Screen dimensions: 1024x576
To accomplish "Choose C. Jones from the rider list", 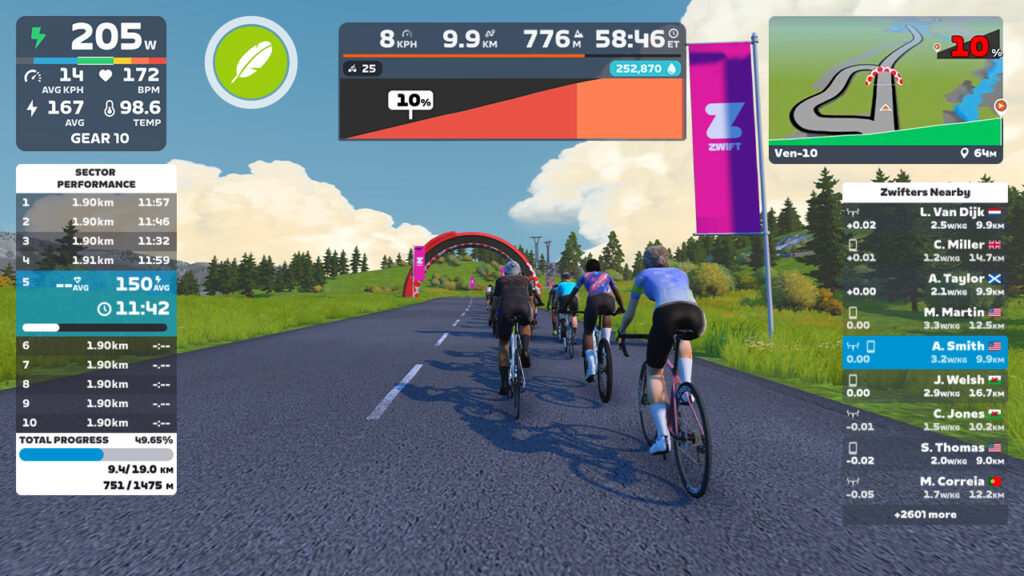I will pyautogui.click(x=924, y=420).
